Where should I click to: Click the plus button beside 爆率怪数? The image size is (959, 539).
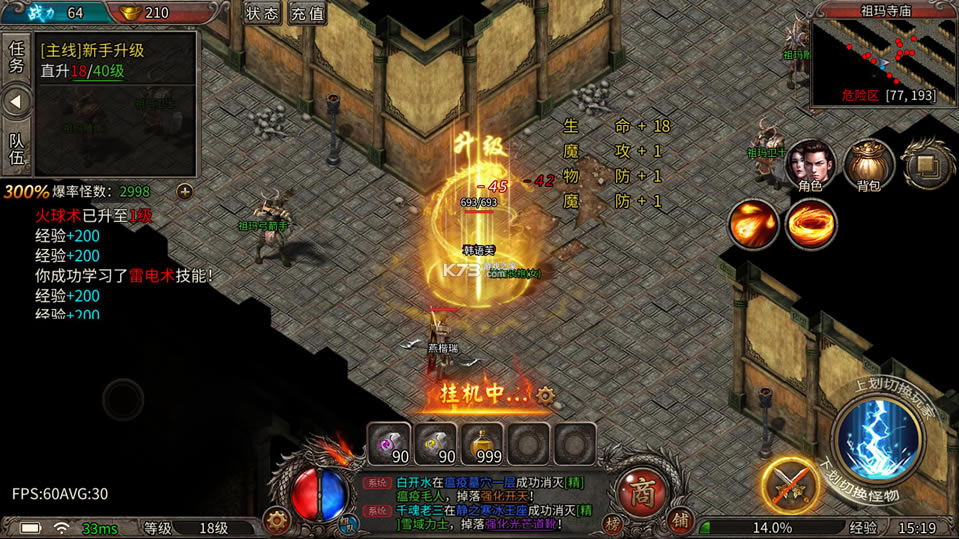point(184,191)
